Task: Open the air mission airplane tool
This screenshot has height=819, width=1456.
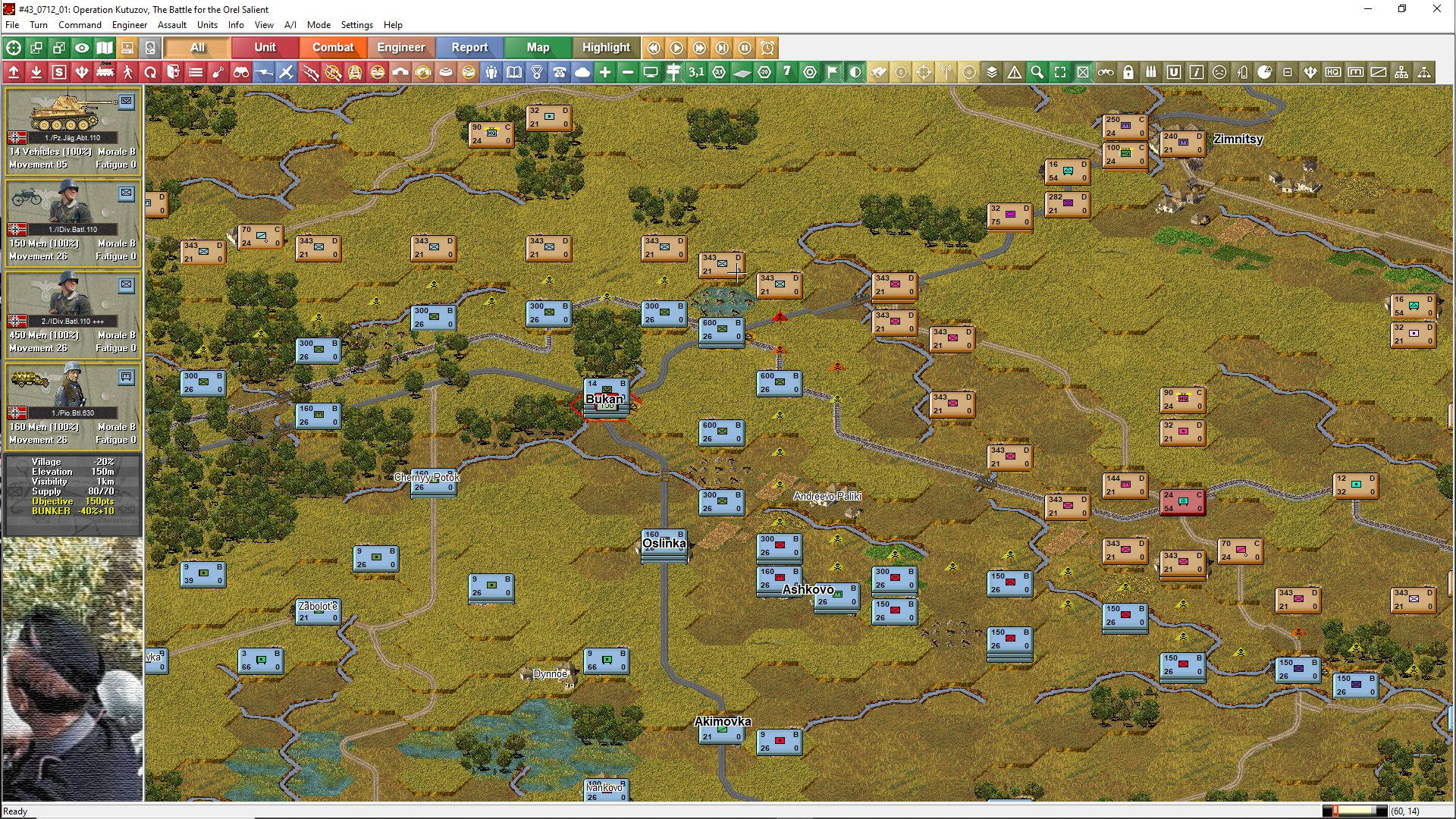Action: (x=287, y=72)
